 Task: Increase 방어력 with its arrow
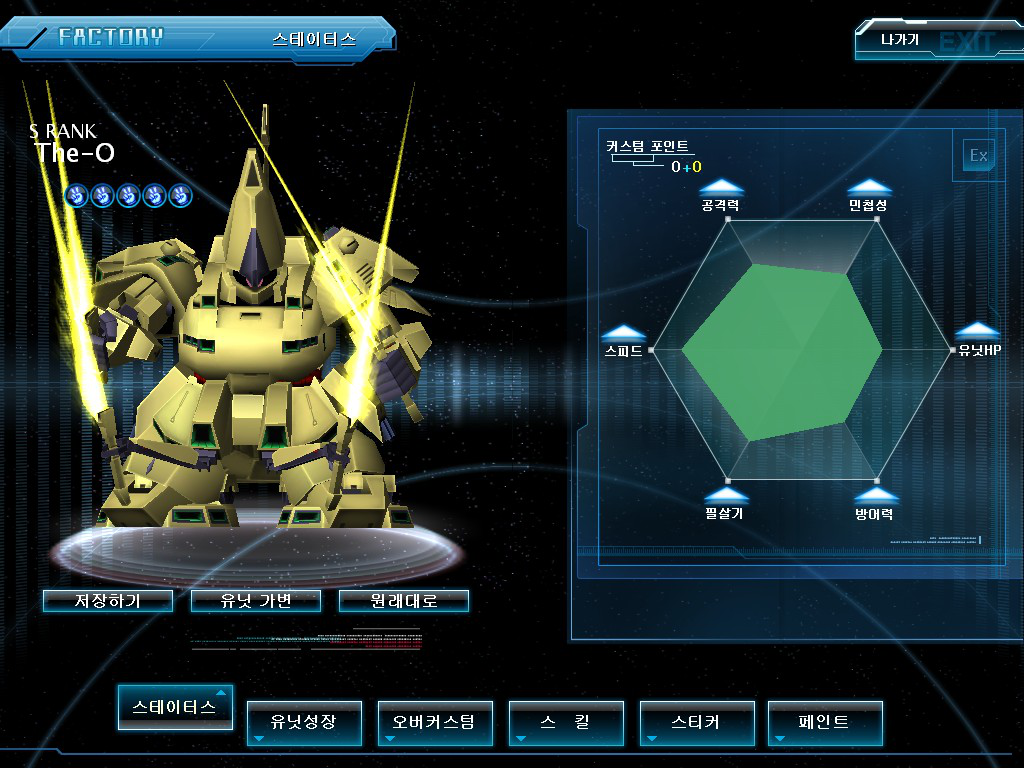(875, 495)
